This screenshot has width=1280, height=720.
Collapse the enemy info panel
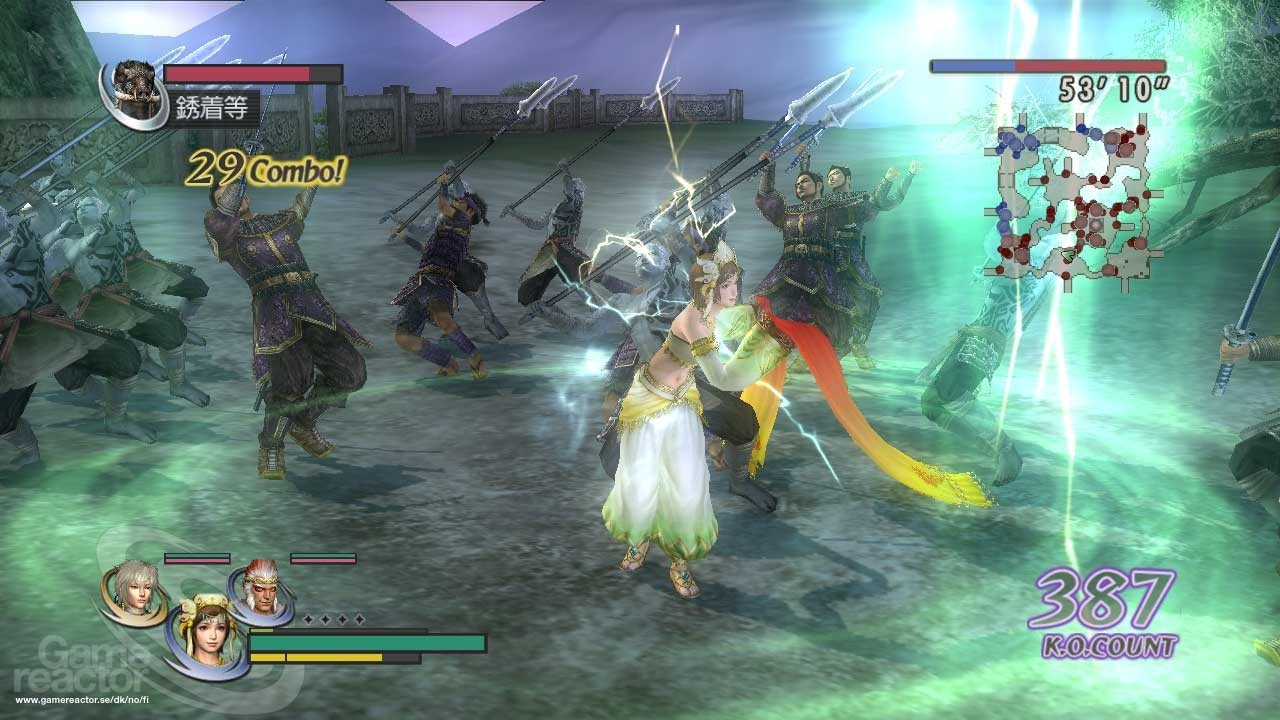point(200,85)
